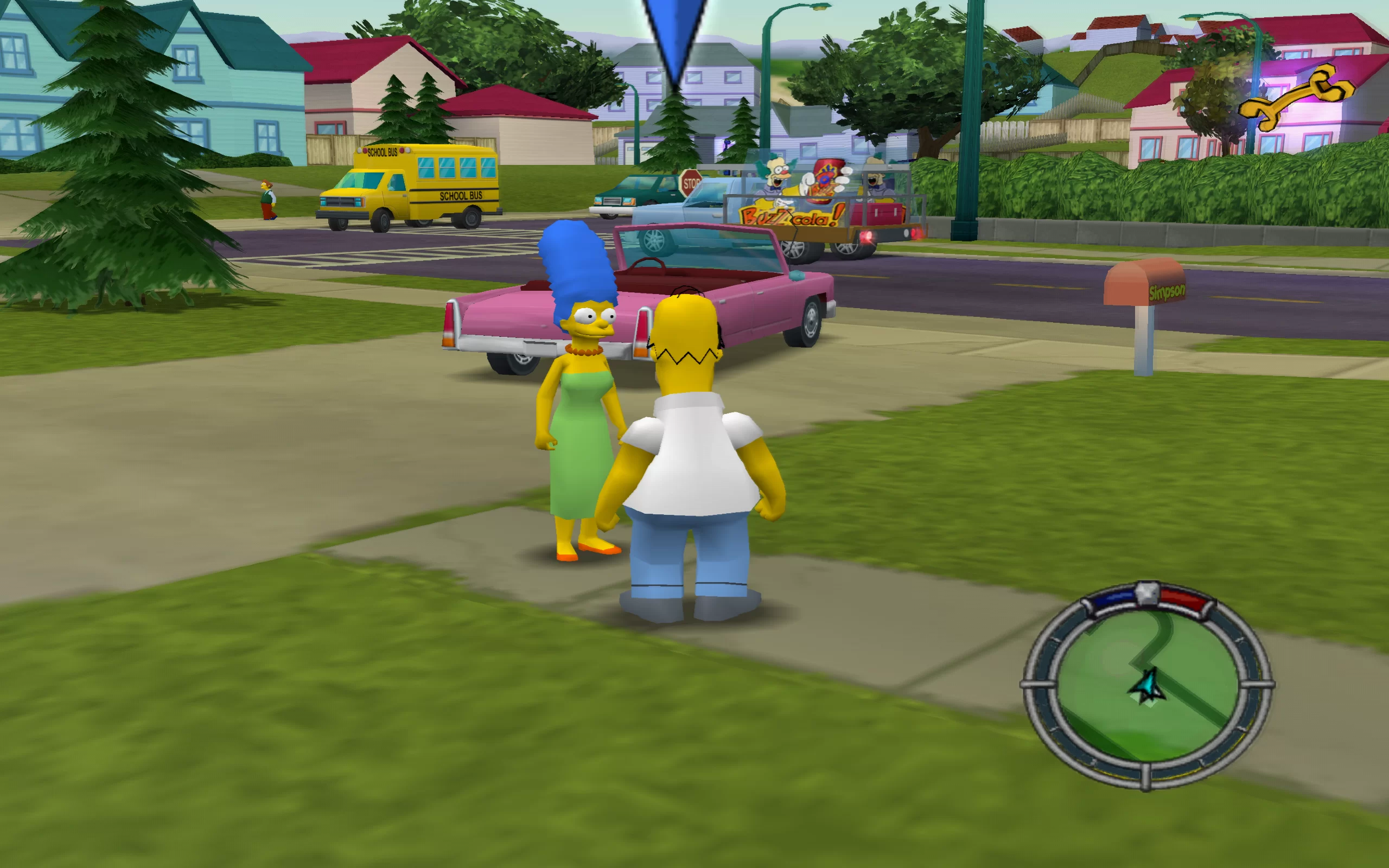The height and width of the screenshot is (868, 1389).
Task: Click the circular radar minimap
Action: (x=1147, y=685)
